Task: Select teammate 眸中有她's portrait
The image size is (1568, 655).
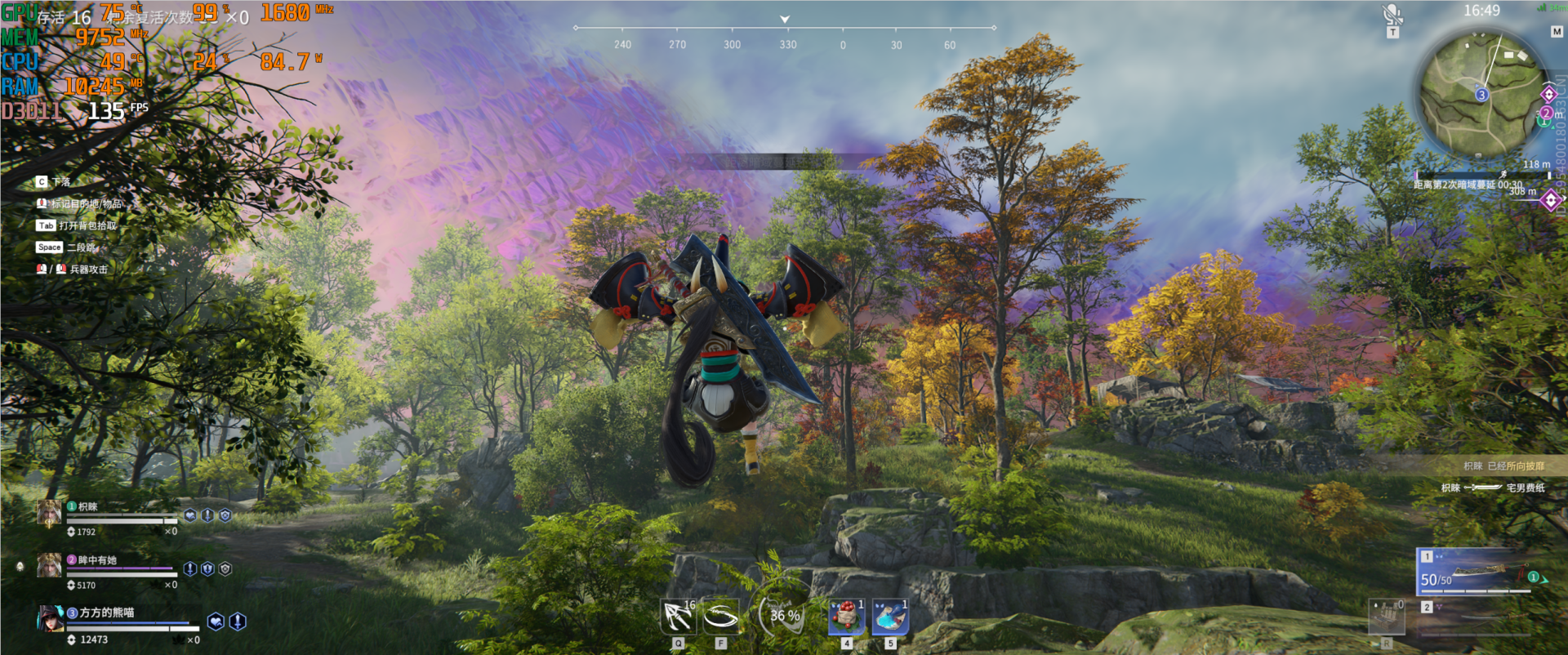Action: click(x=49, y=565)
